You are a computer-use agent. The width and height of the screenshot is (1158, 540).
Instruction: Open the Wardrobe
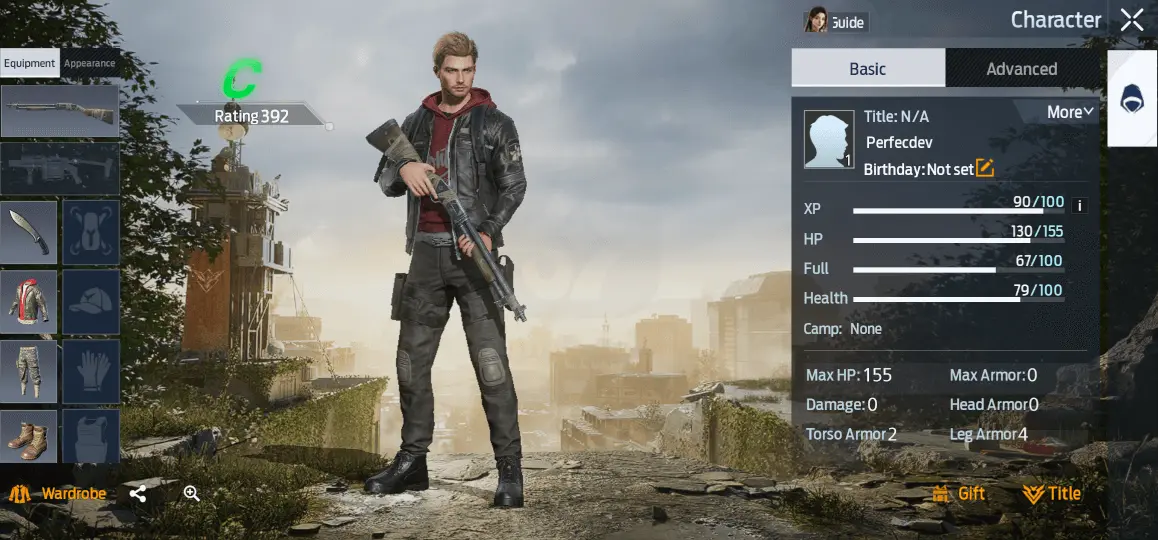(58, 494)
